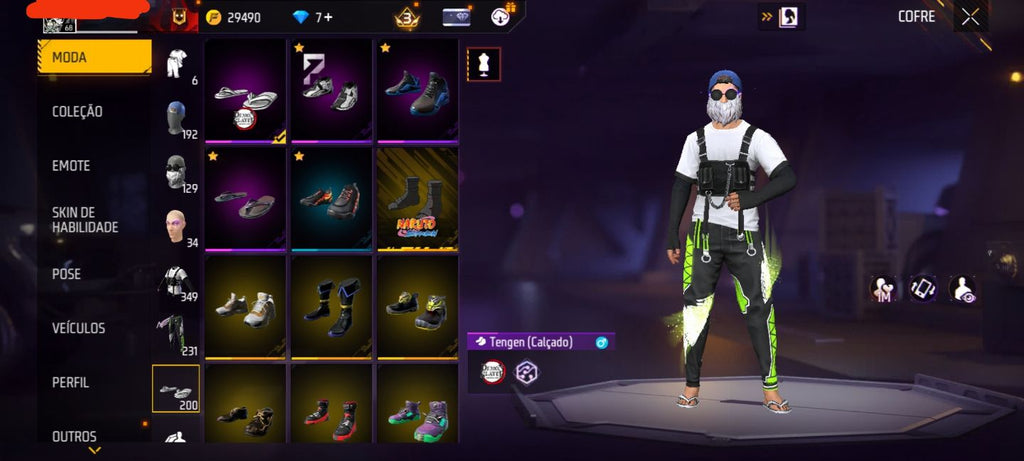Choose the Naruto Shippuden boots
Screen dimensions: 1024x461
pyautogui.click(x=417, y=199)
